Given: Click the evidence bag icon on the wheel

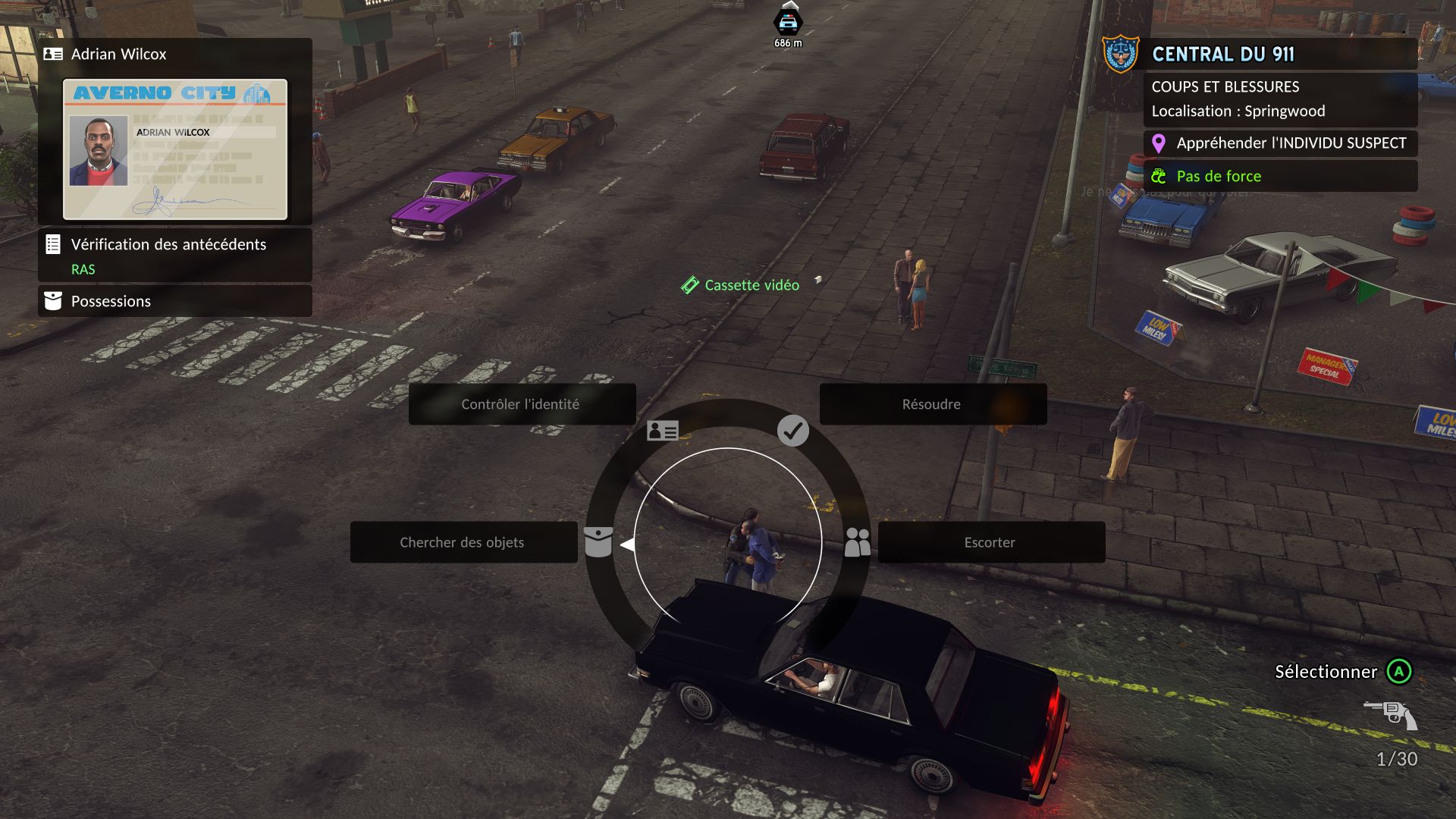Looking at the screenshot, I should click(598, 542).
